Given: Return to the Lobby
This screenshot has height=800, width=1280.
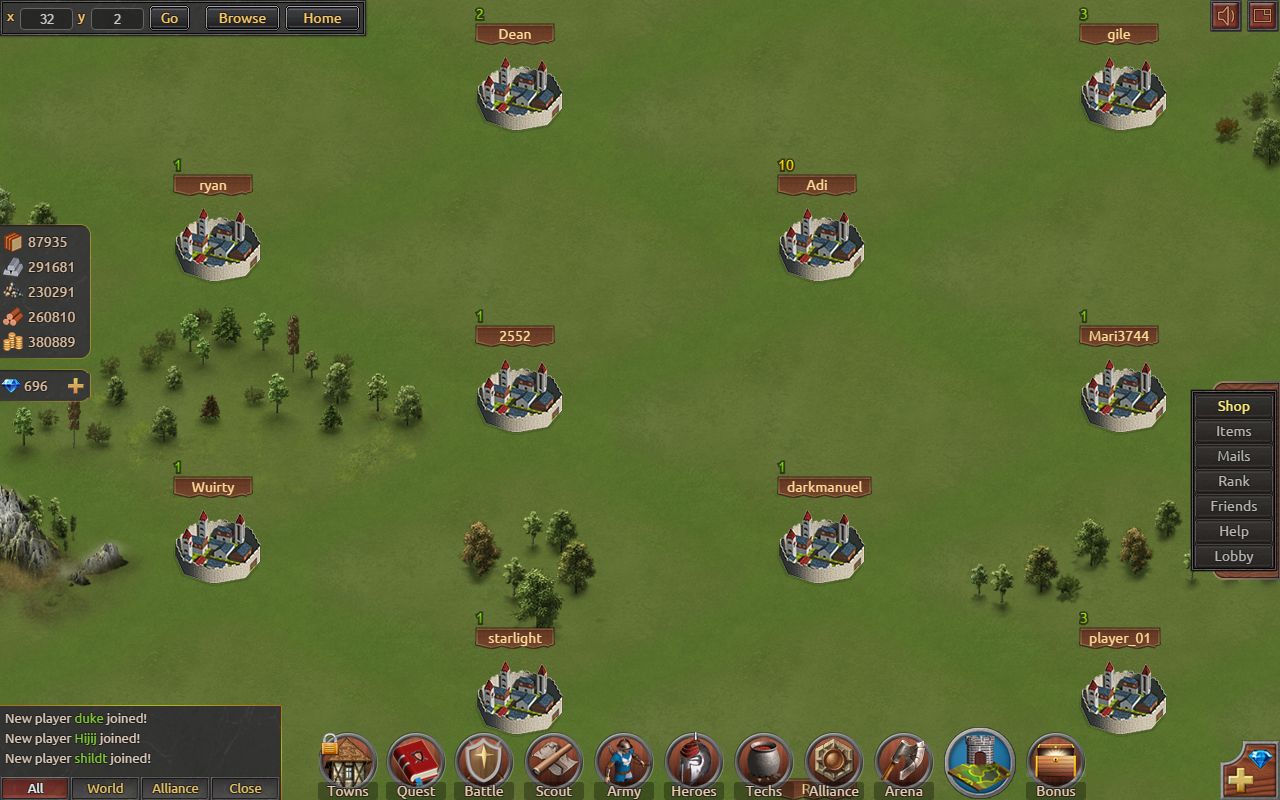Looking at the screenshot, I should [1233, 556].
